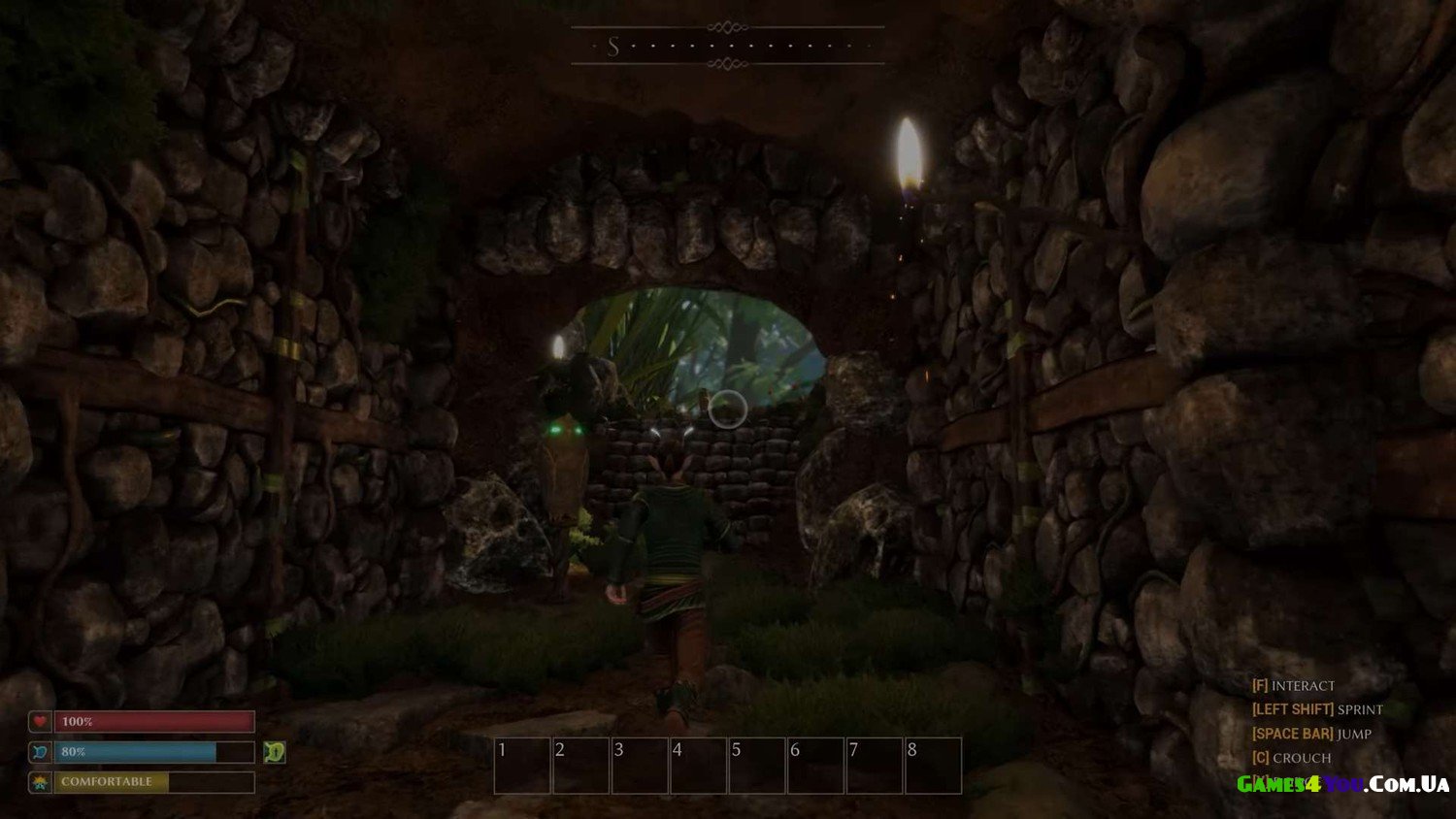Click the comfort status icon

pos(40,782)
